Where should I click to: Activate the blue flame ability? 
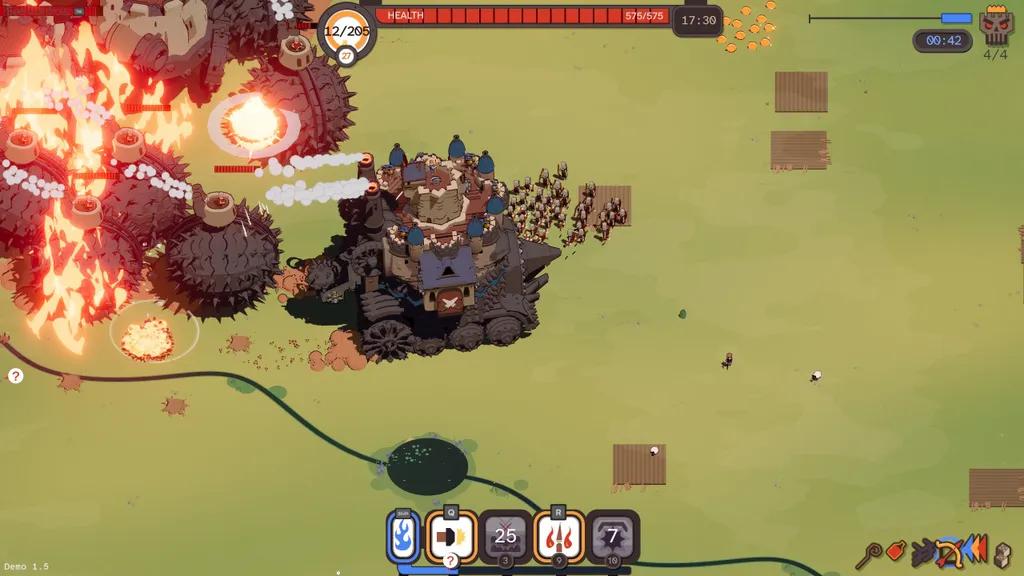(403, 537)
